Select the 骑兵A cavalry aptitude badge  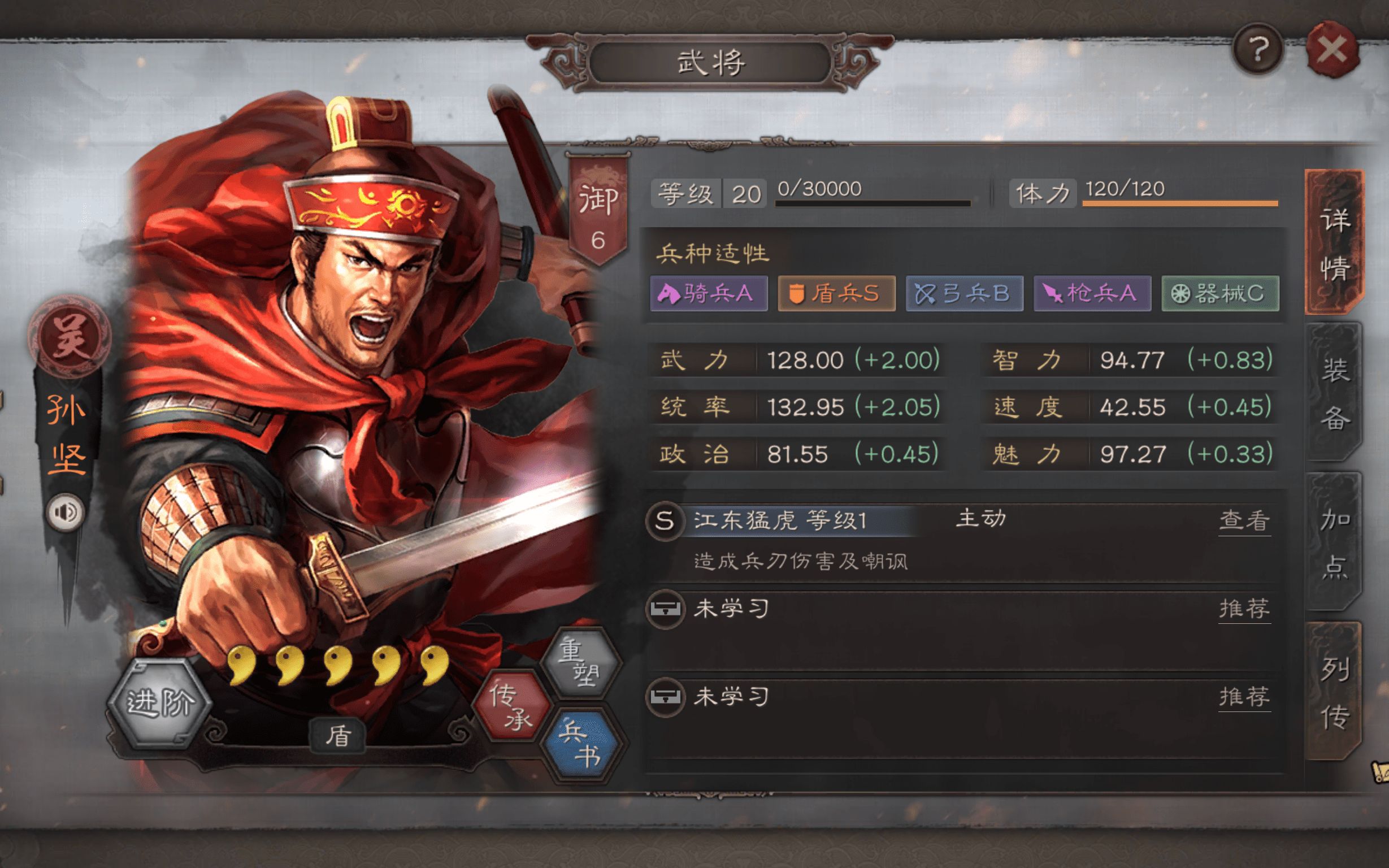[x=708, y=293]
